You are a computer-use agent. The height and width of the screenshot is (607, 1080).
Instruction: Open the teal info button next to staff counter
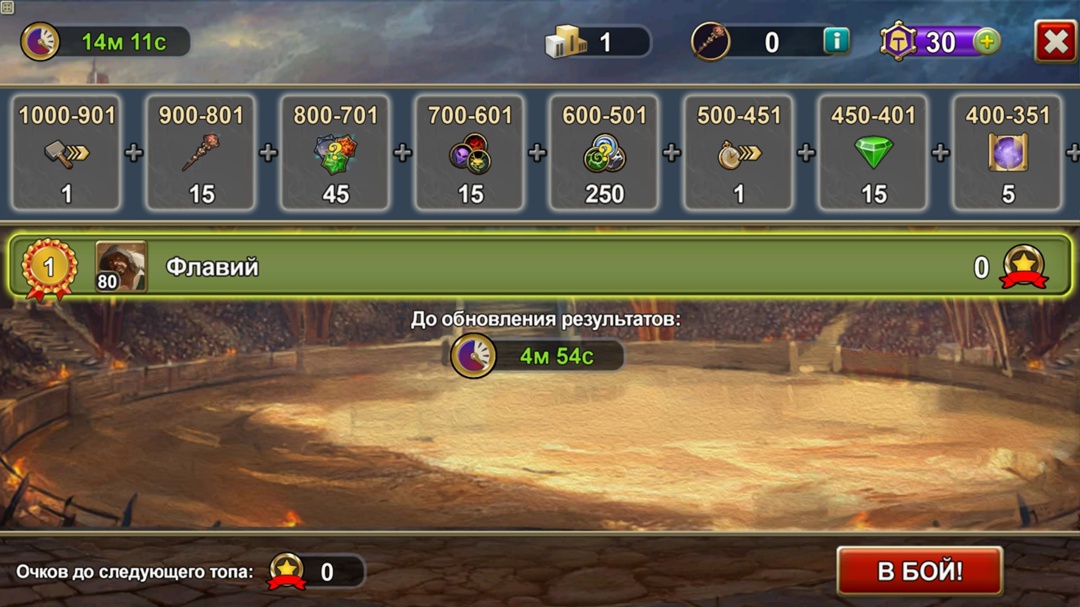[835, 41]
